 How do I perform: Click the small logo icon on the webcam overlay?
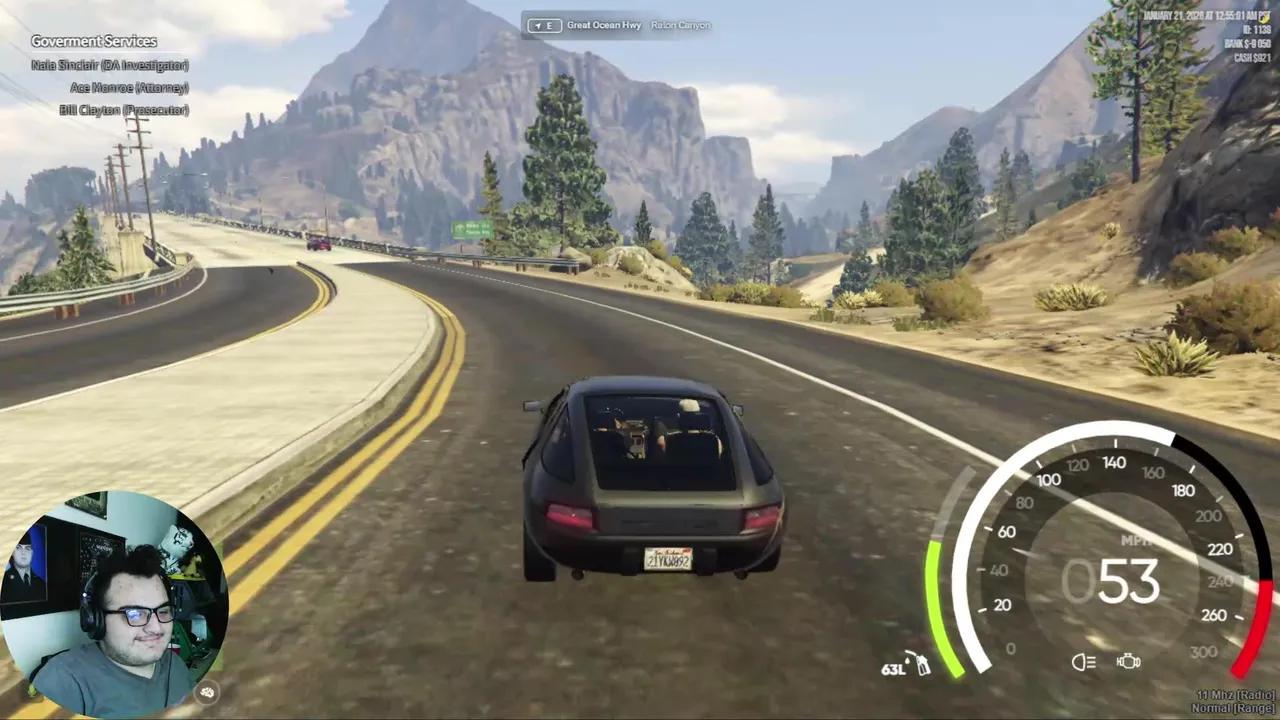coord(207,693)
